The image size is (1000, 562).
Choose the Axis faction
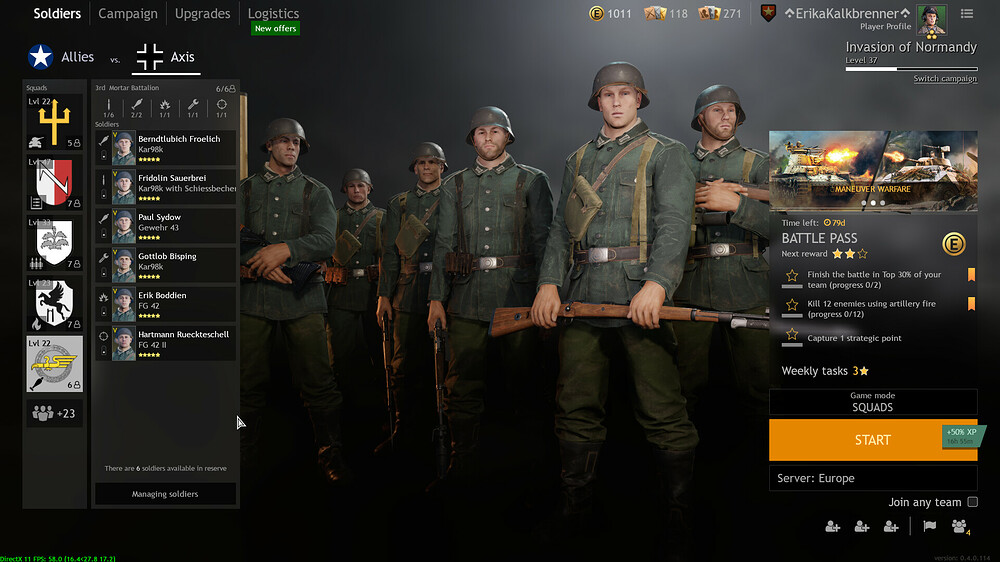tap(166, 58)
